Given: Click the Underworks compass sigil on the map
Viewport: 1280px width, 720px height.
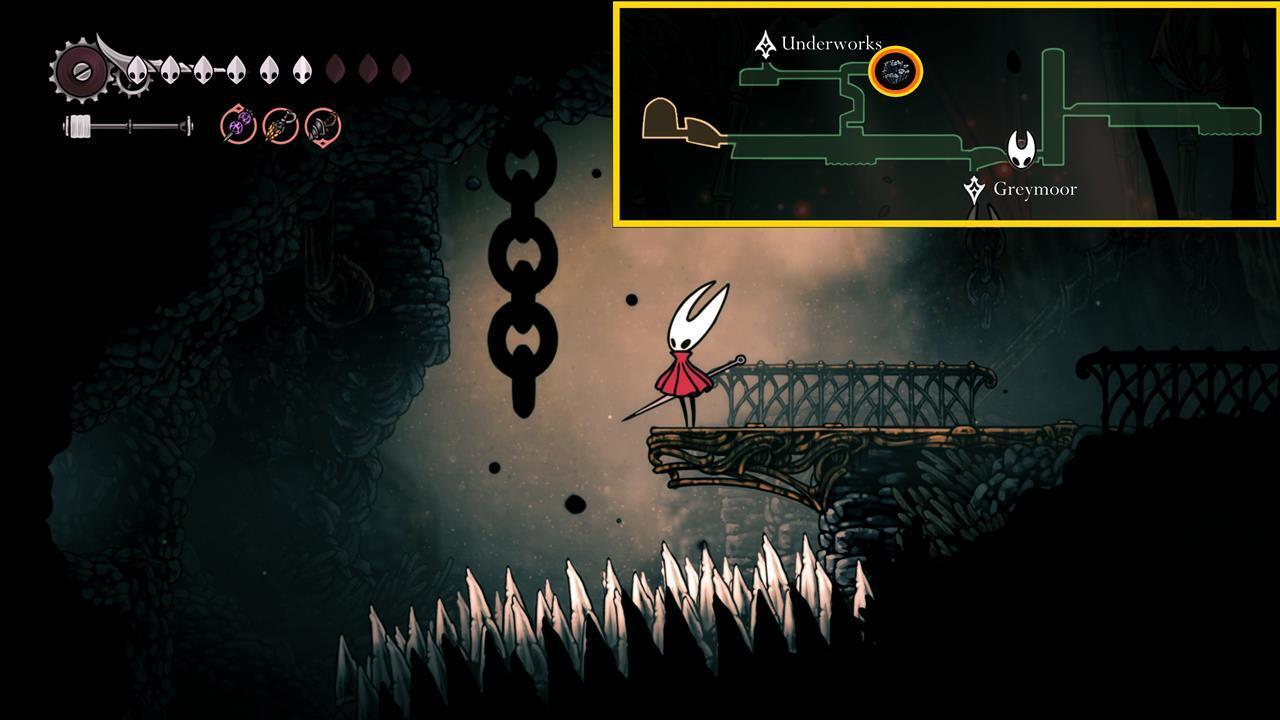Looking at the screenshot, I should pos(765,42).
